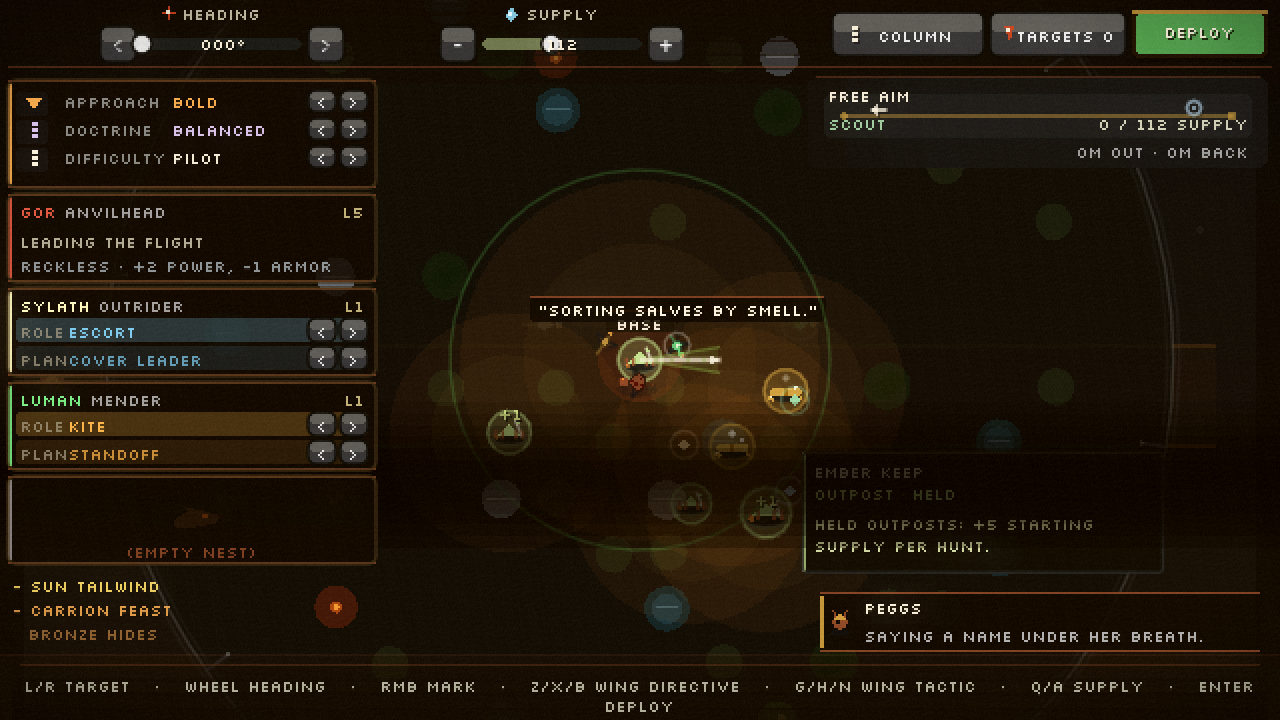Switch Luman's role to the previous option
Image resolution: width=1280 pixels, height=720 pixels.
(321, 426)
